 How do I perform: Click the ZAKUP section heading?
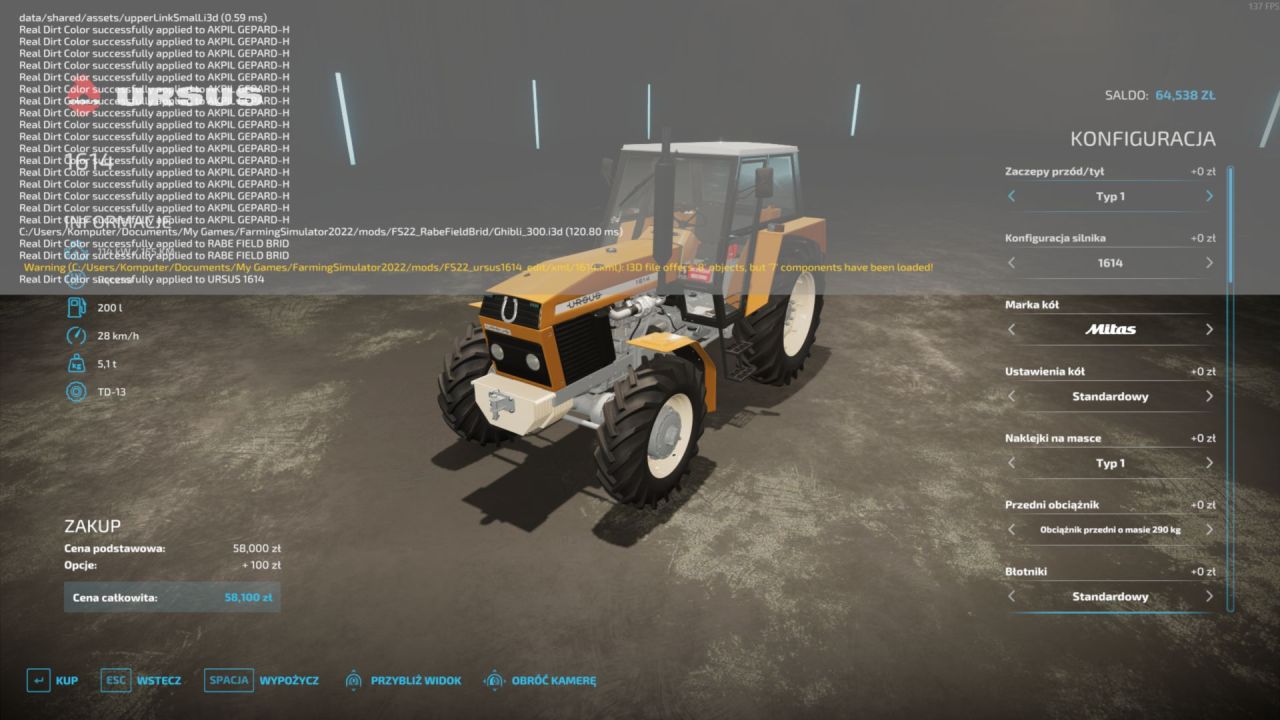tap(91, 525)
